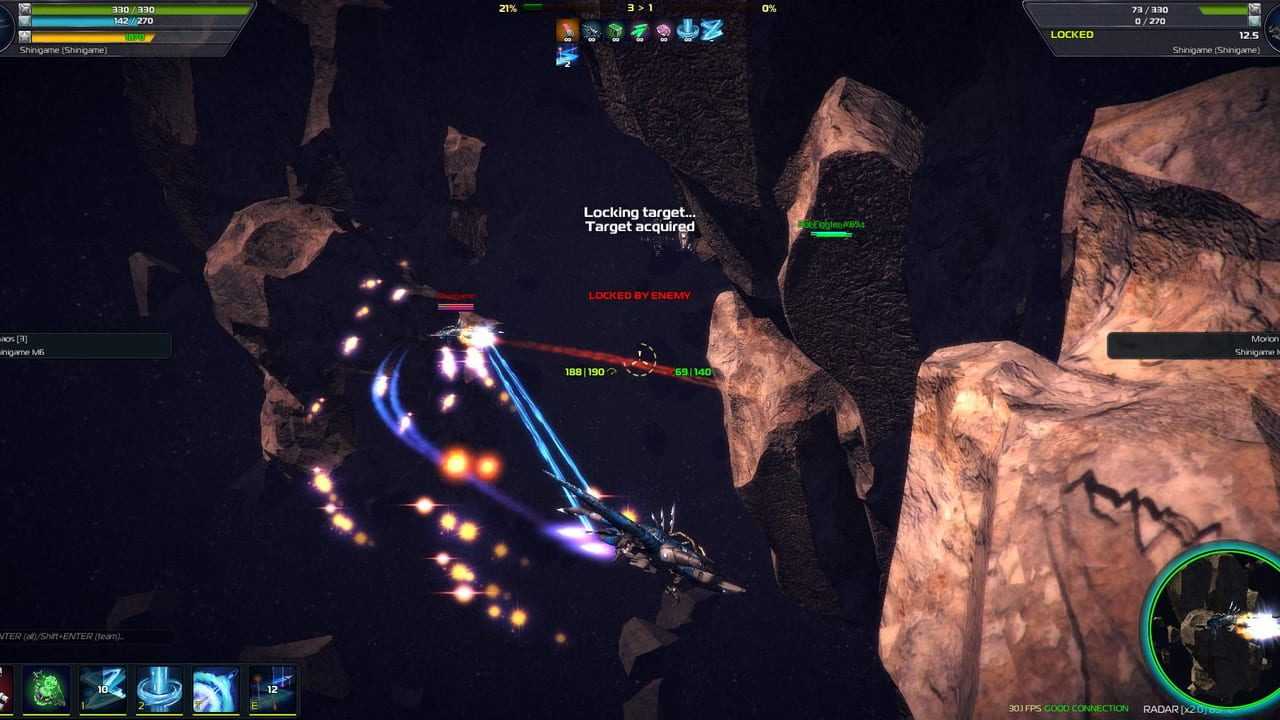Select the green crate status icon
The width and height of the screenshot is (1280, 720).
(x=615, y=31)
